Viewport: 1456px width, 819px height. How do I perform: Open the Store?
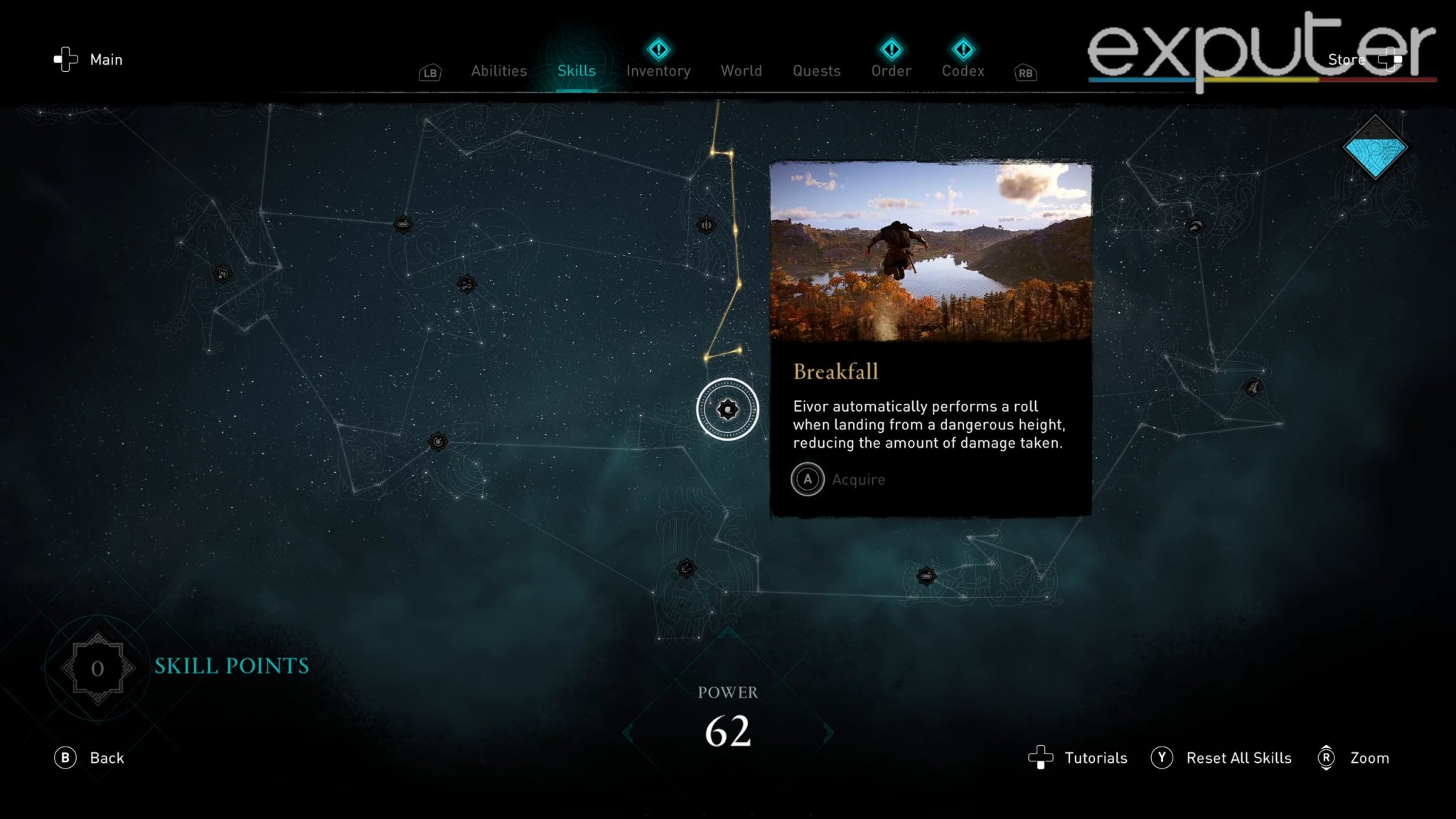click(x=1346, y=59)
